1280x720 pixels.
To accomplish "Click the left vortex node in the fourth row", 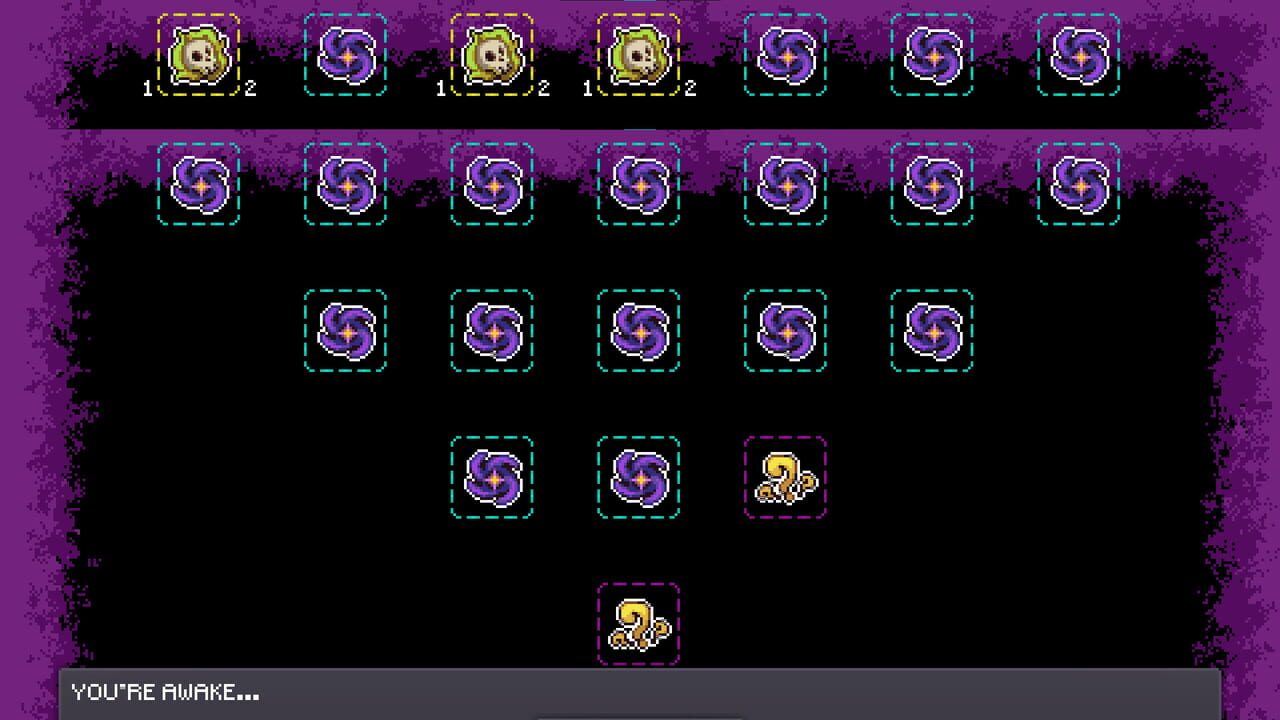I will pyautogui.click(x=491, y=478).
